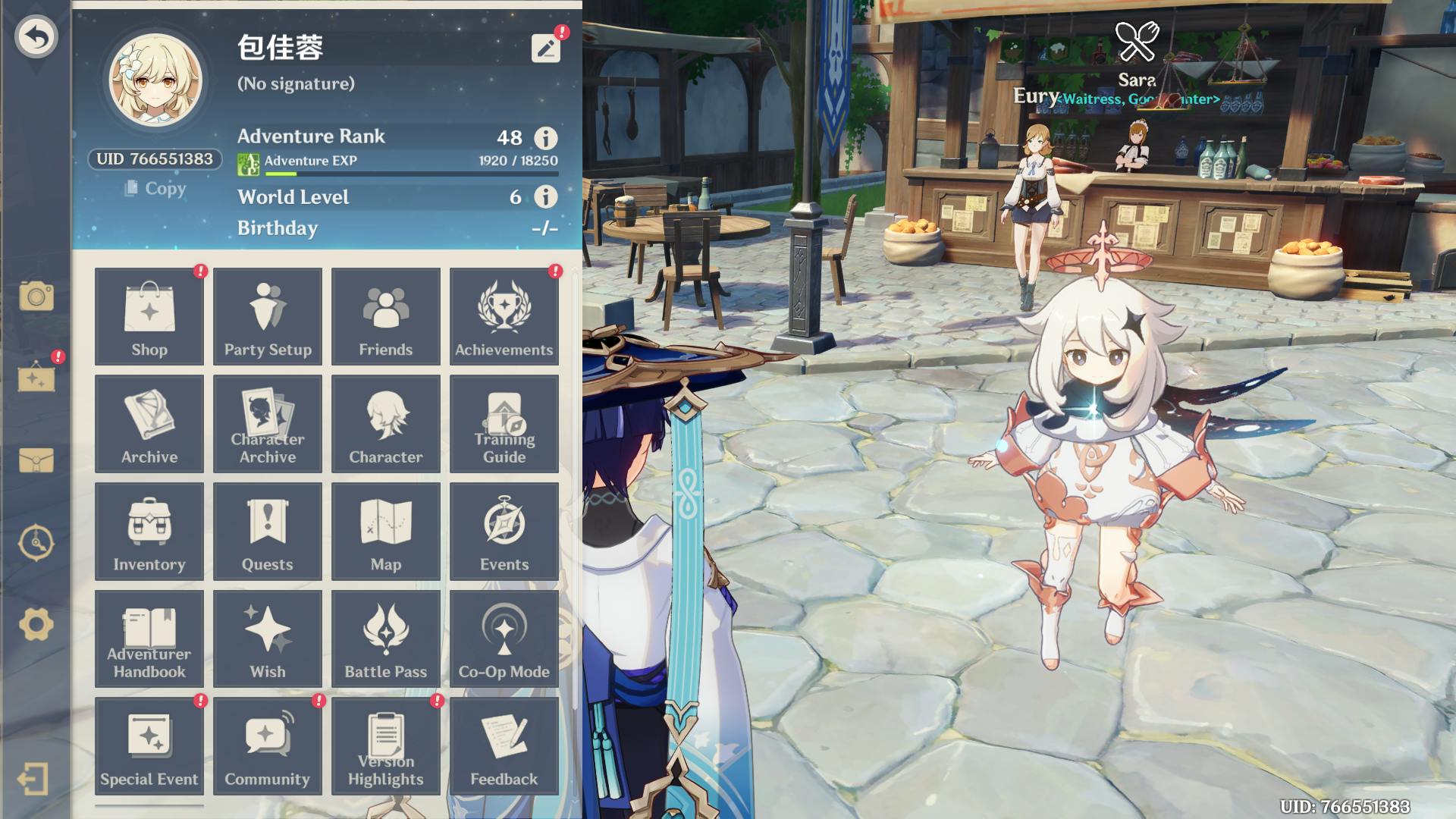Open the camera photo mode icon
Screen dimensions: 1456x819
[36, 296]
